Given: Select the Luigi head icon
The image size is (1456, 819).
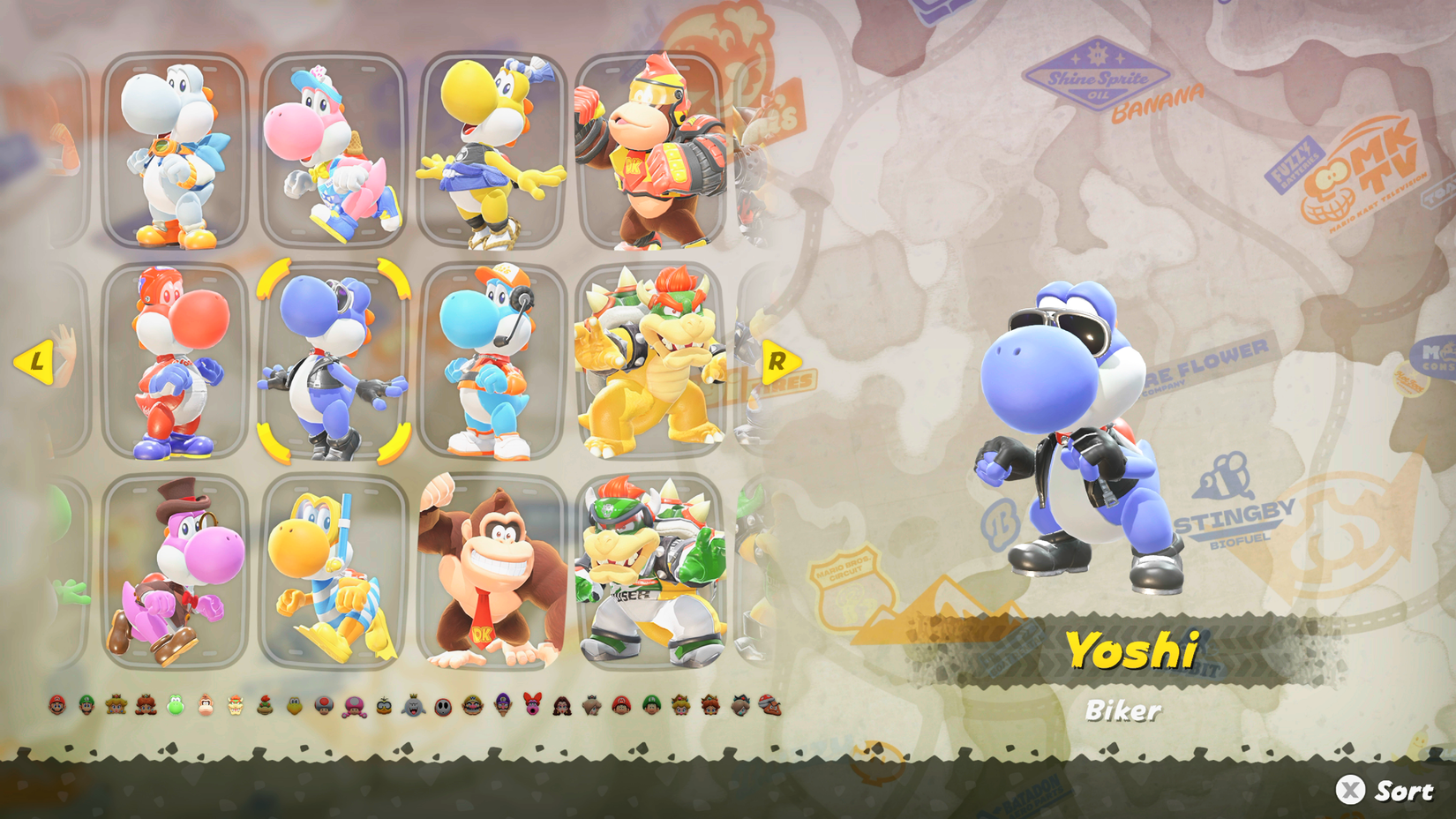Looking at the screenshot, I should pos(86,706).
